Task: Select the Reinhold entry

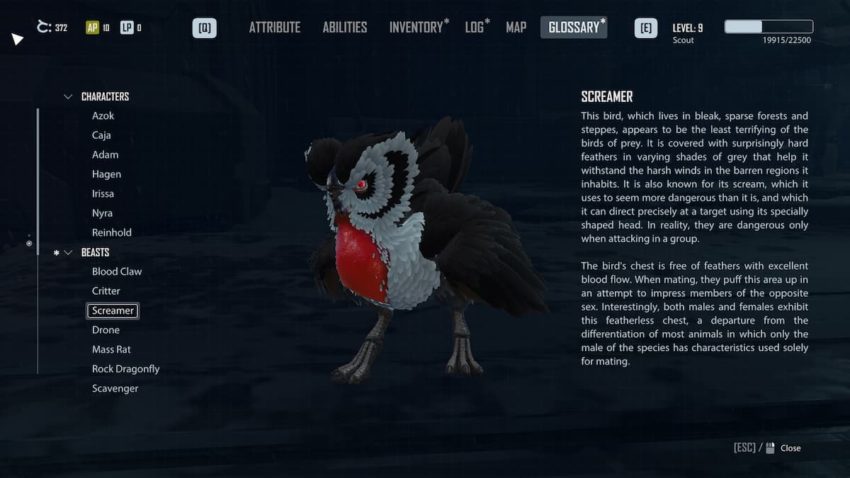Action: (x=111, y=233)
